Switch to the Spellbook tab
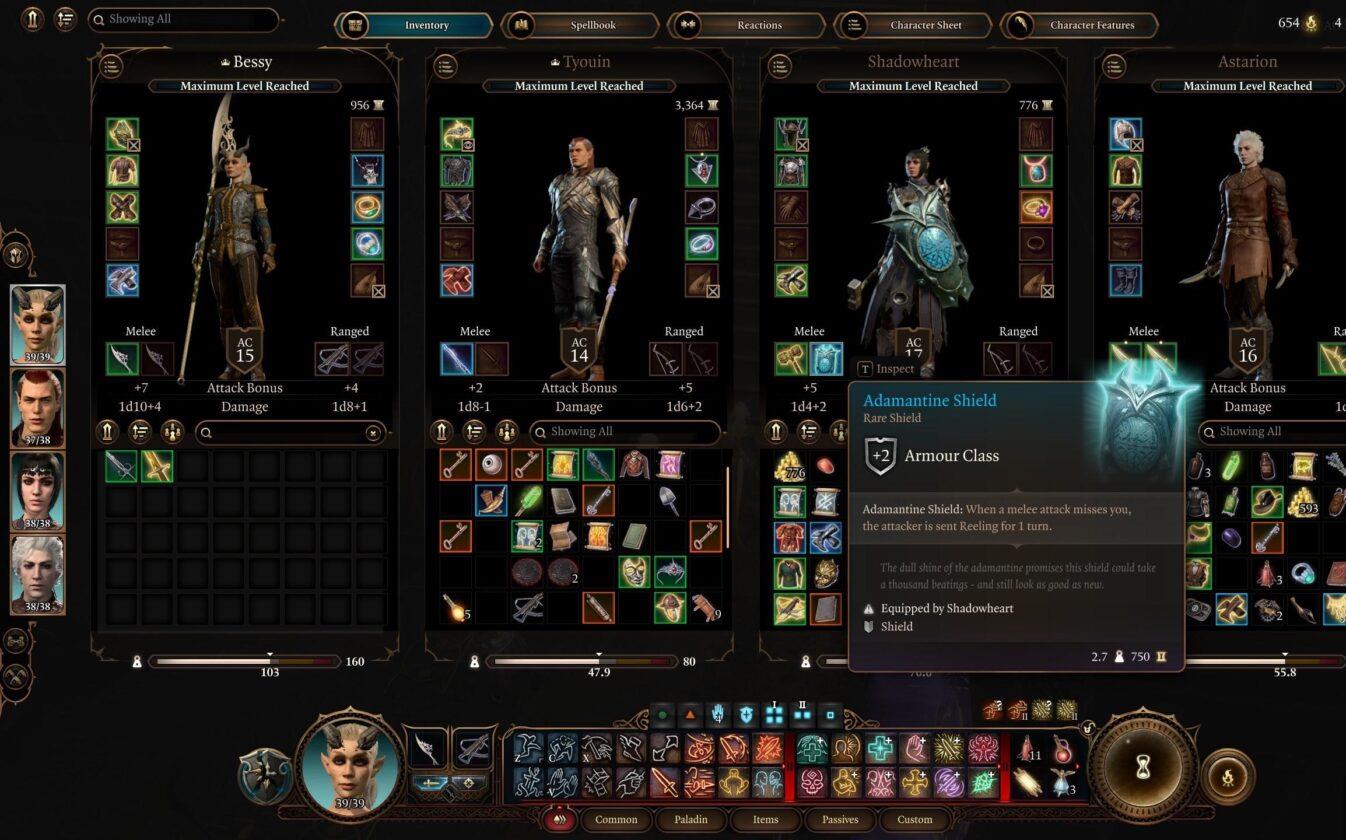 [x=593, y=25]
